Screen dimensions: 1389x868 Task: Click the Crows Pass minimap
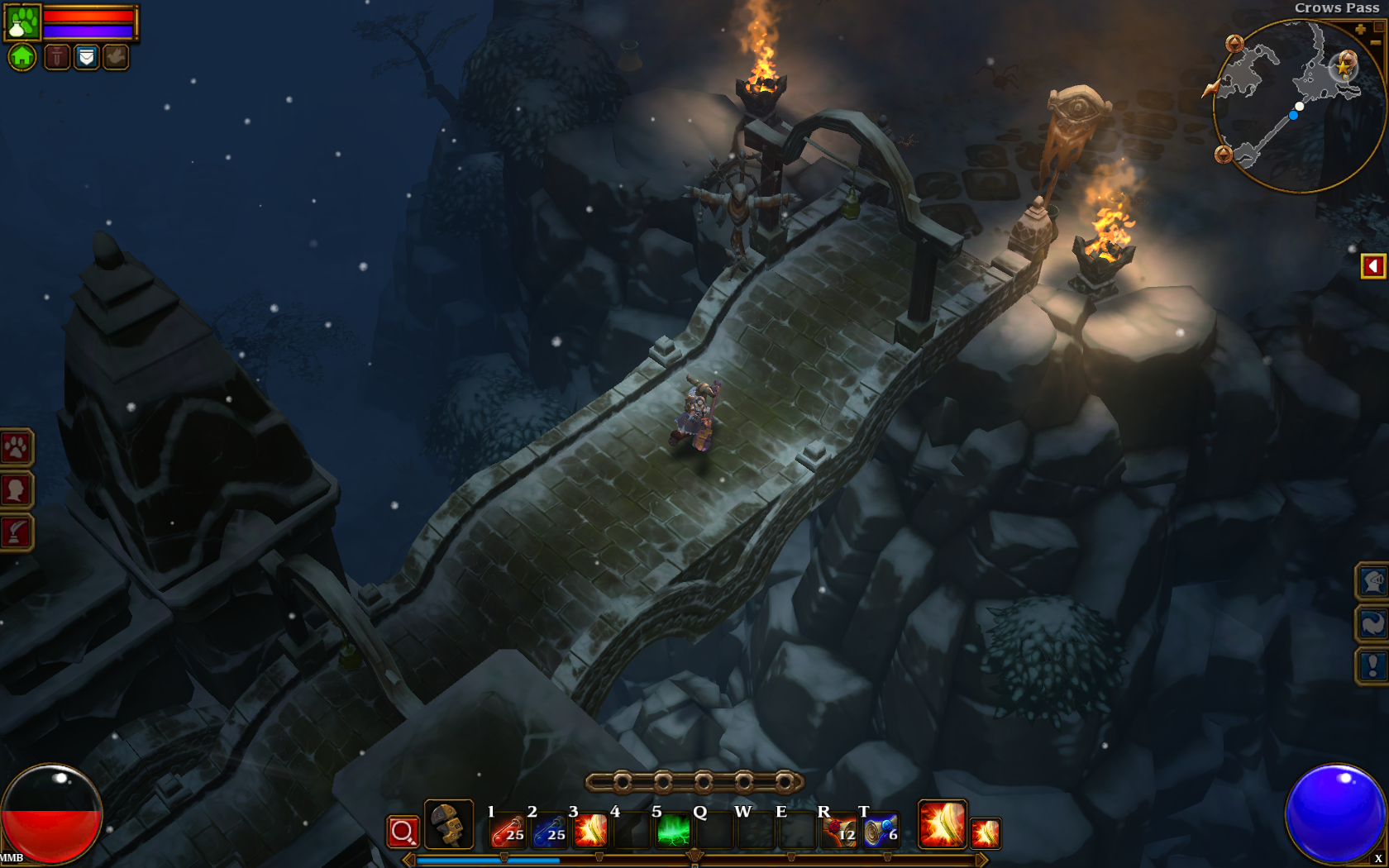click(x=1298, y=107)
